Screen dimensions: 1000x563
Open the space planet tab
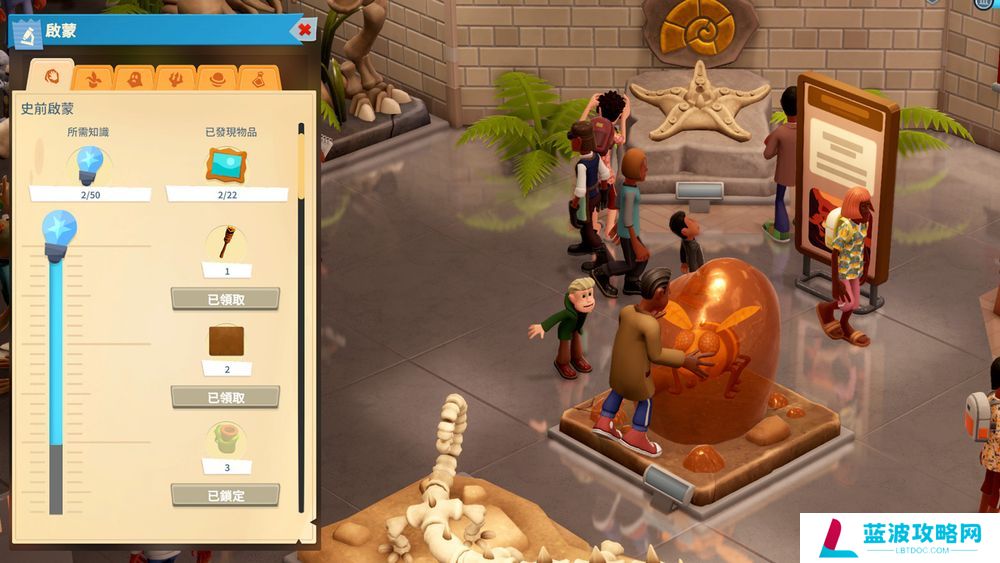[216, 77]
